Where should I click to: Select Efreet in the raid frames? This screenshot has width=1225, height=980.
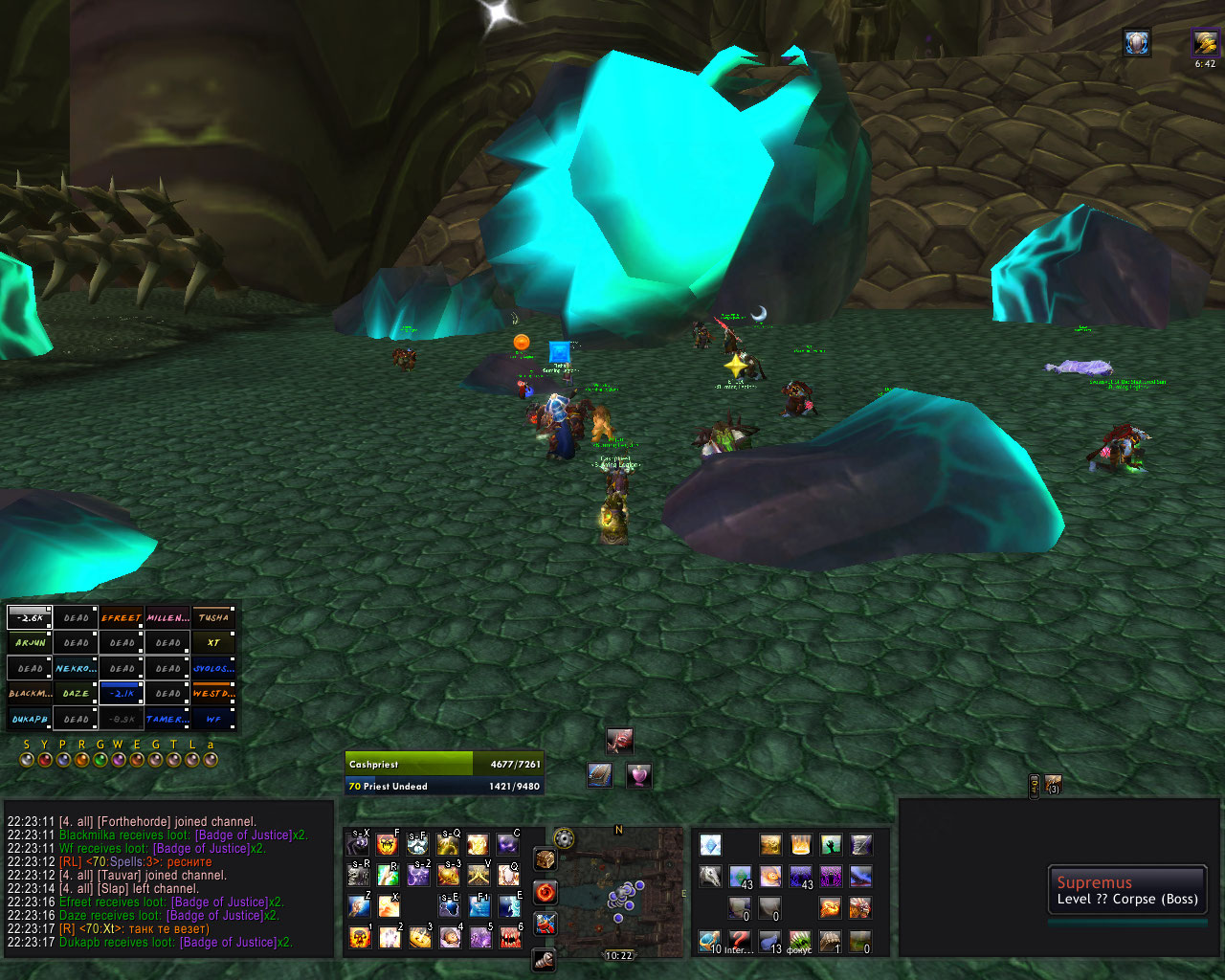coord(122,617)
